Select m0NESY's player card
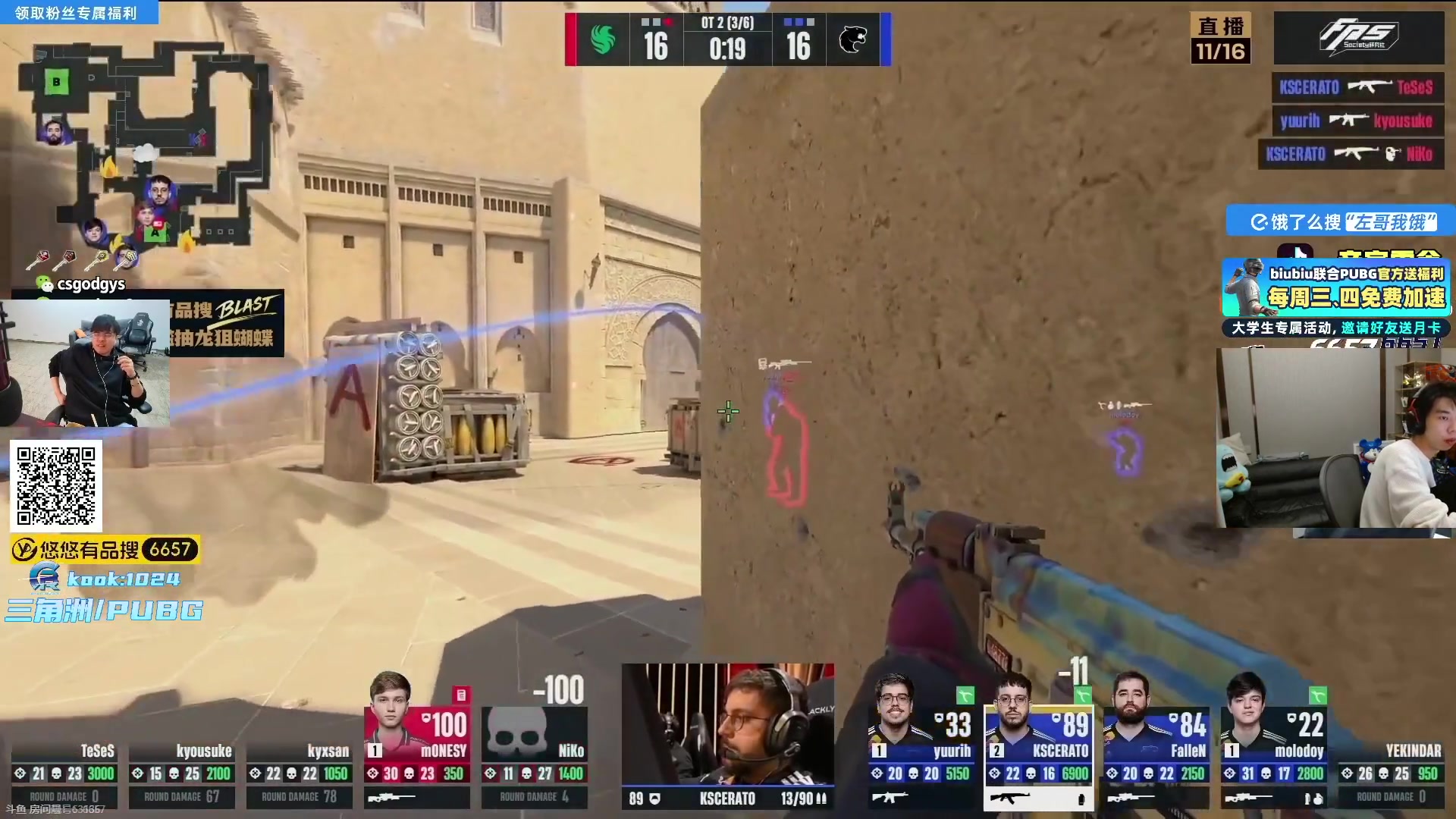Image resolution: width=1456 pixels, height=819 pixels. pyautogui.click(x=416, y=739)
